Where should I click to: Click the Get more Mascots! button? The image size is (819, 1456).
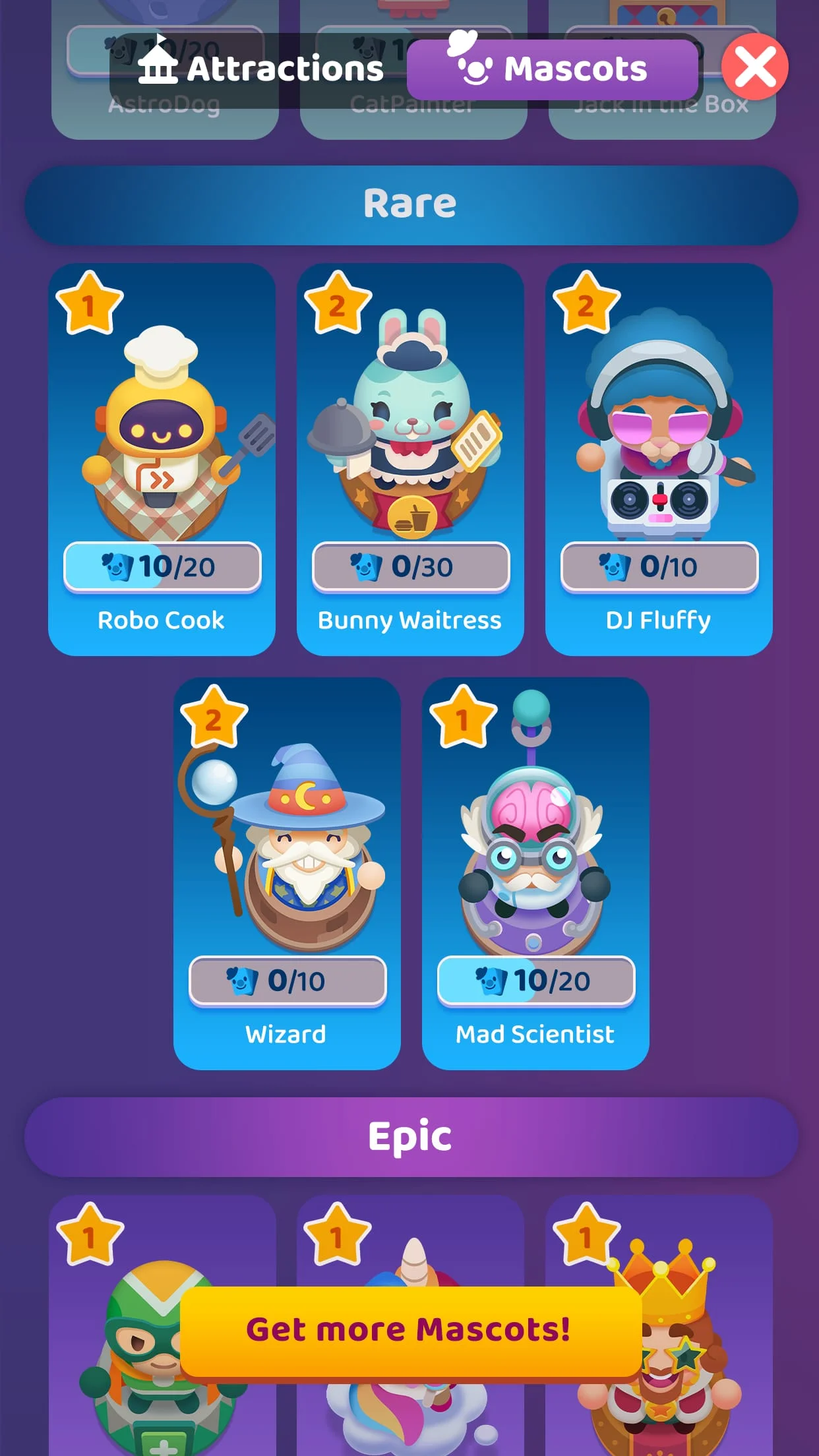point(410,1329)
